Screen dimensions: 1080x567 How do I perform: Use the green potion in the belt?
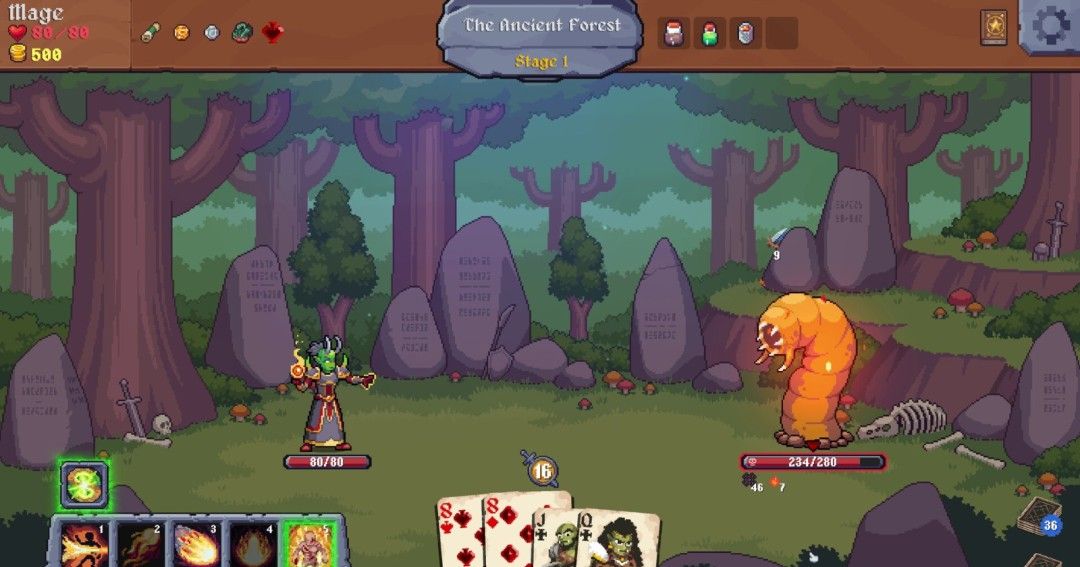click(710, 33)
